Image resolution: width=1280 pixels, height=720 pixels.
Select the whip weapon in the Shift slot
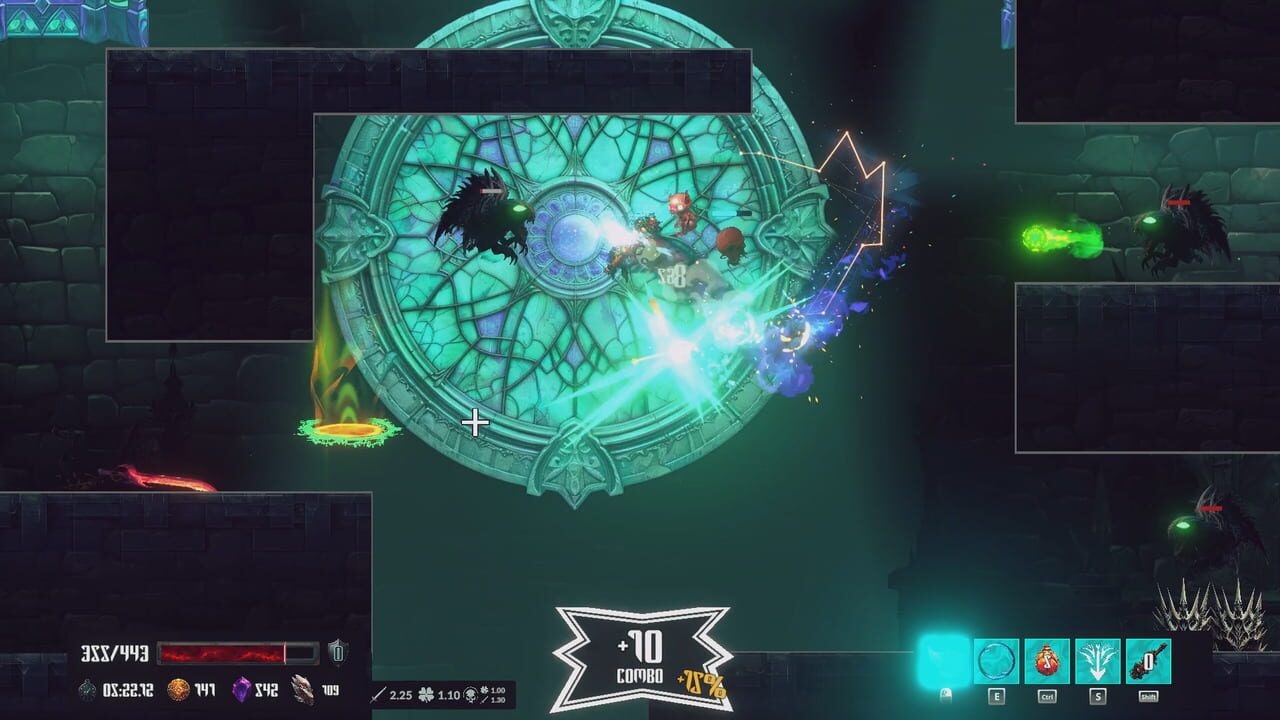(1148, 659)
